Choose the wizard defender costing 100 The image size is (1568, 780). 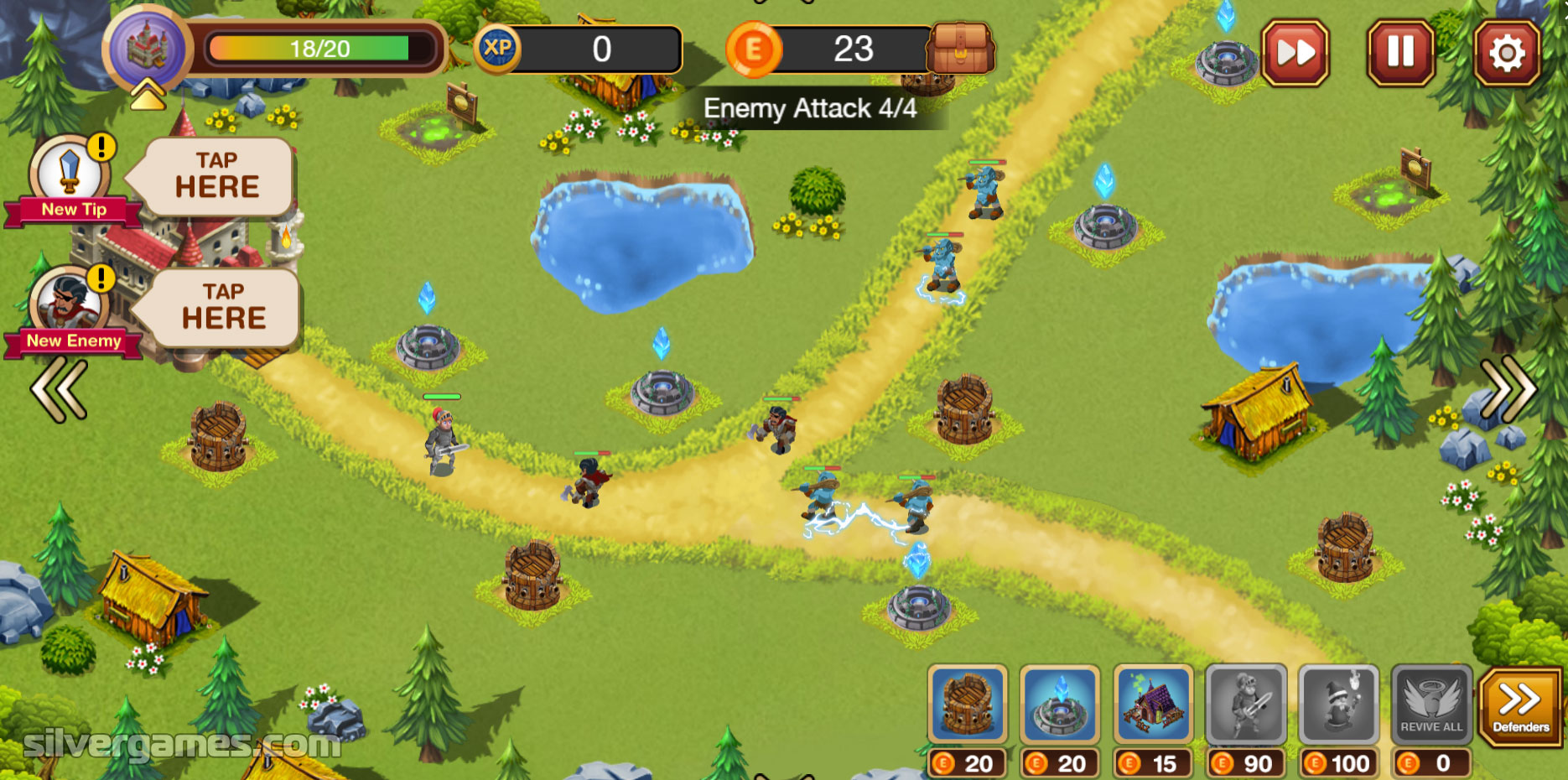(x=1339, y=705)
